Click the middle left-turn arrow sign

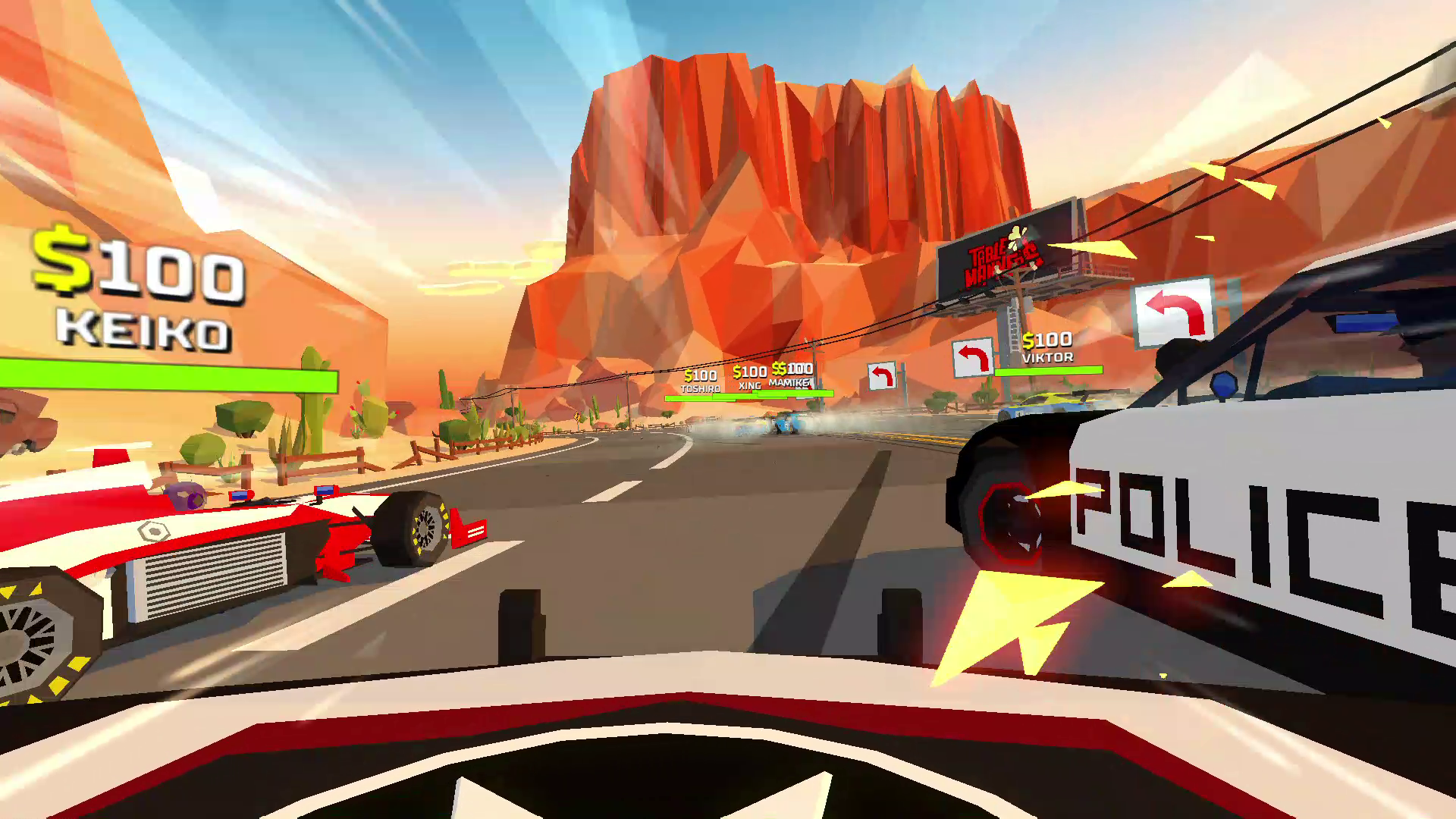point(974,357)
